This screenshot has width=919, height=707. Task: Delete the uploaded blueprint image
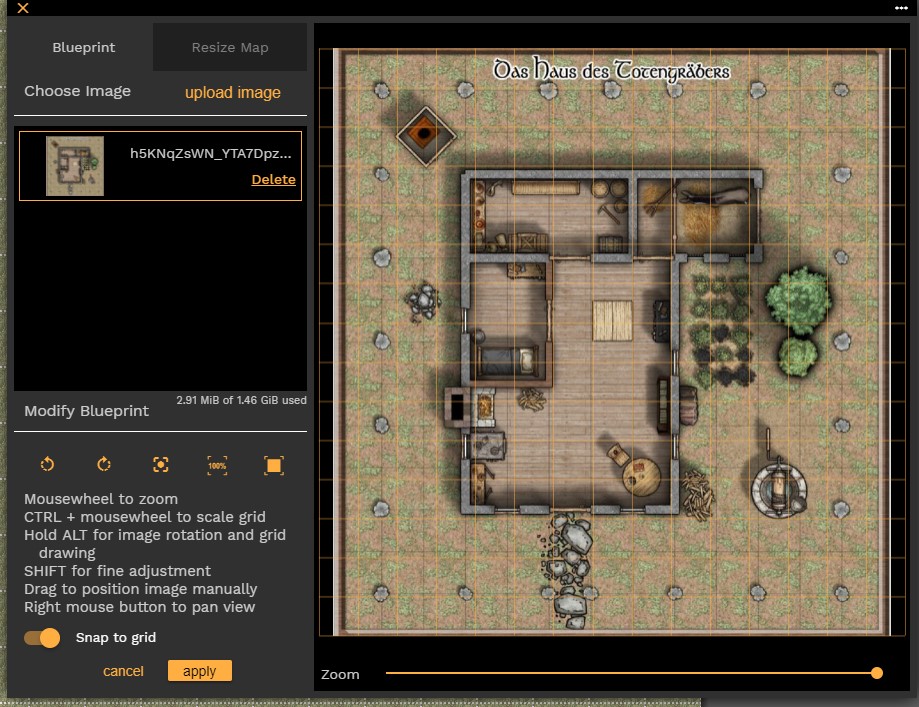point(273,179)
